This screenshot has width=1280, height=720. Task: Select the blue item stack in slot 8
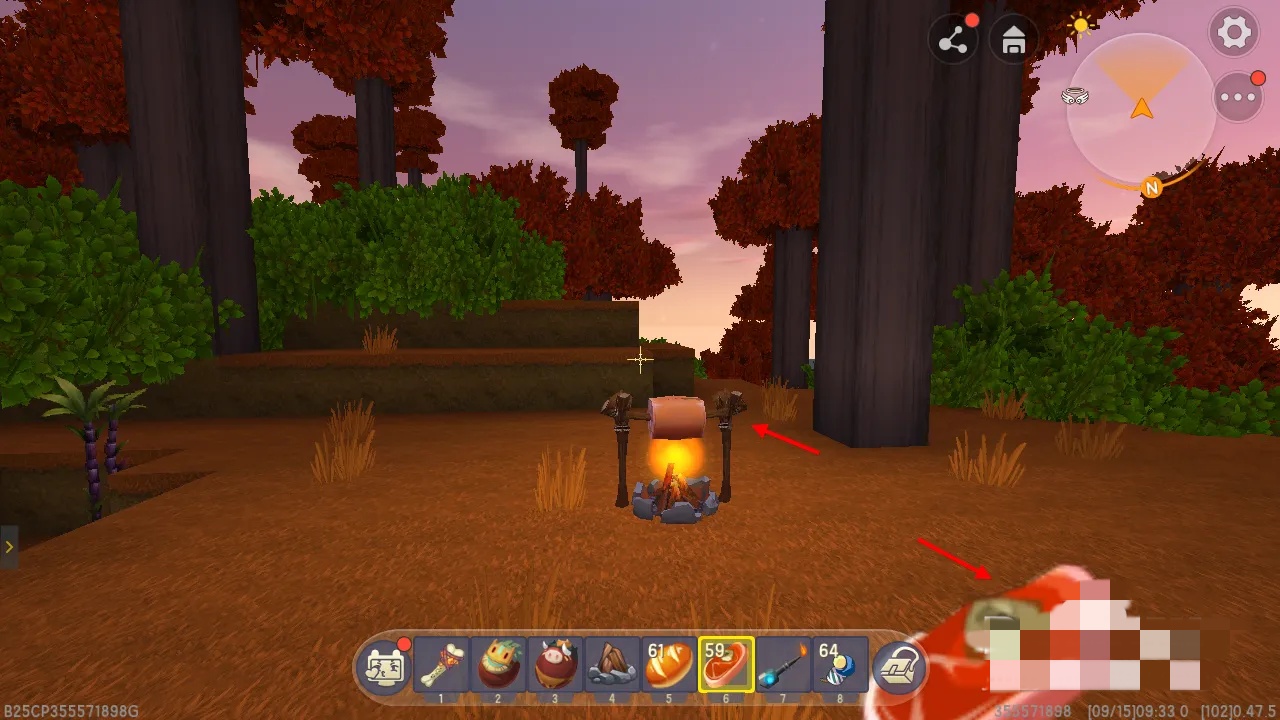tap(840, 664)
